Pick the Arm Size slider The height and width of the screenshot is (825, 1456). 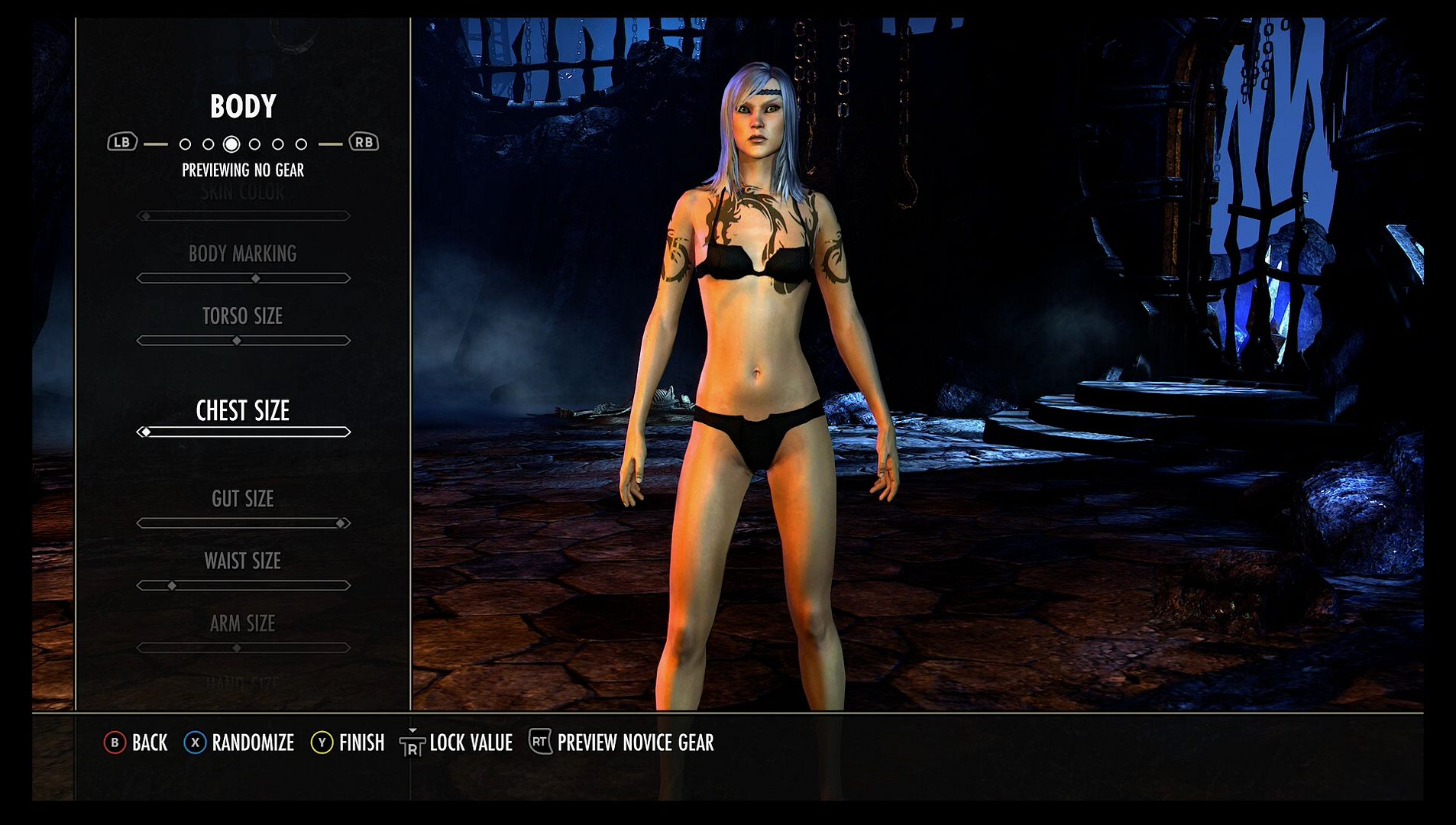(243, 648)
